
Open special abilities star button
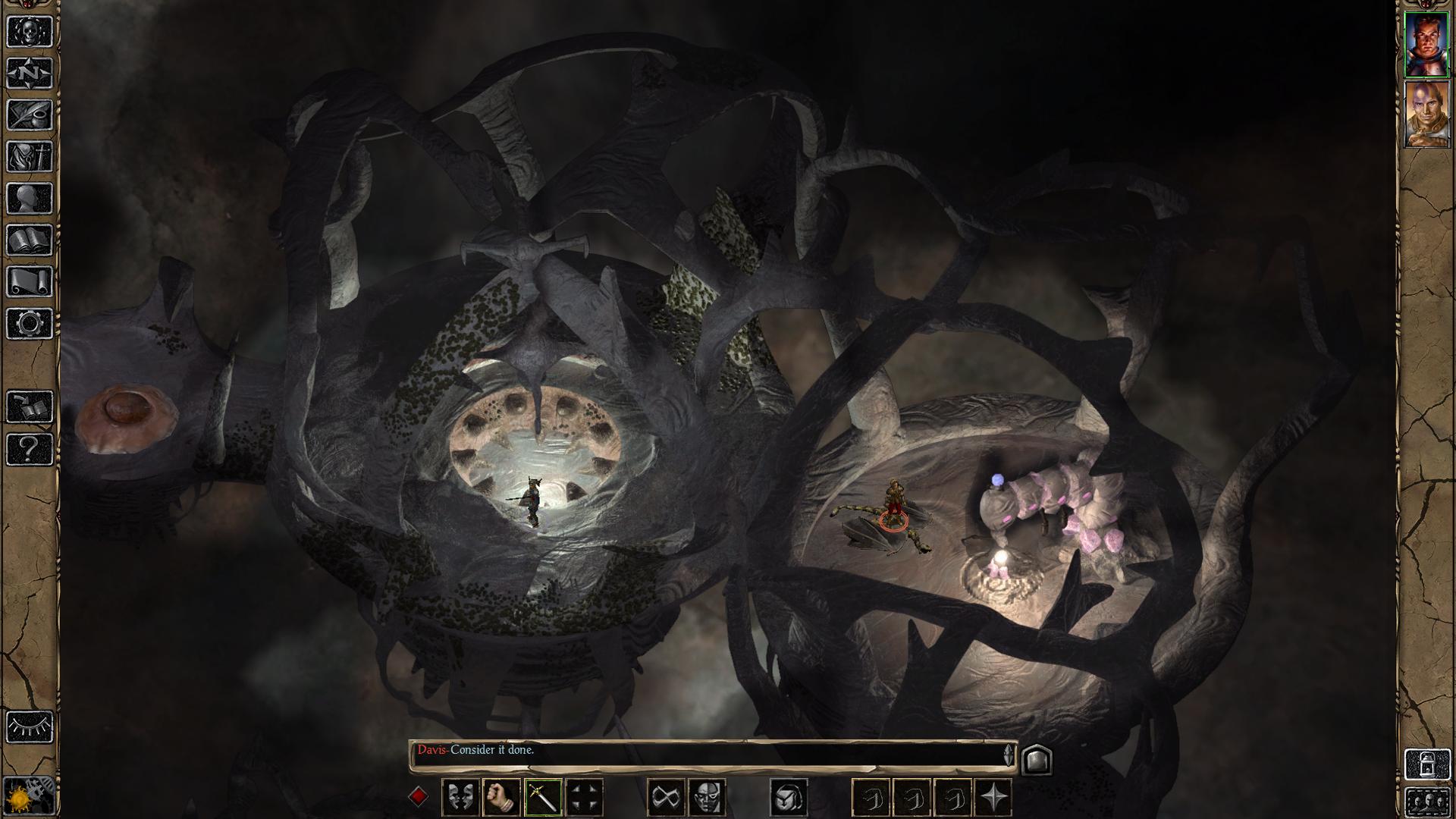(994, 798)
